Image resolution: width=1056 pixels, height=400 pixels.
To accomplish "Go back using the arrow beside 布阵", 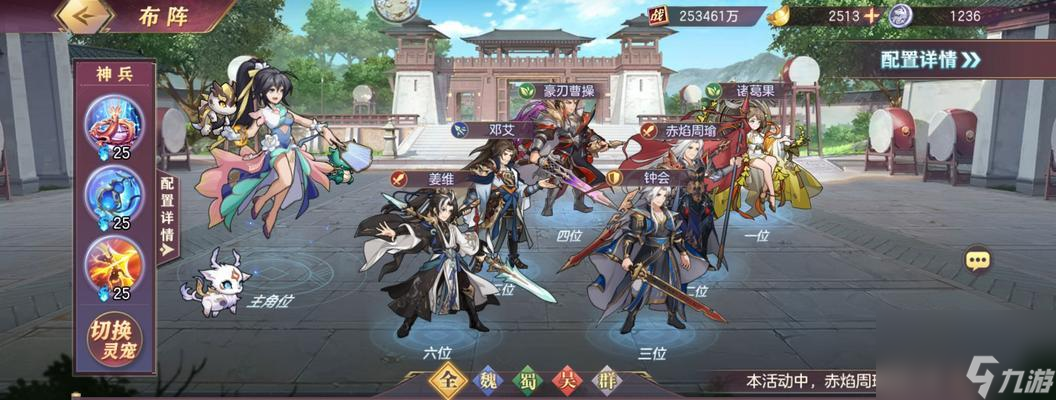I will [83, 15].
